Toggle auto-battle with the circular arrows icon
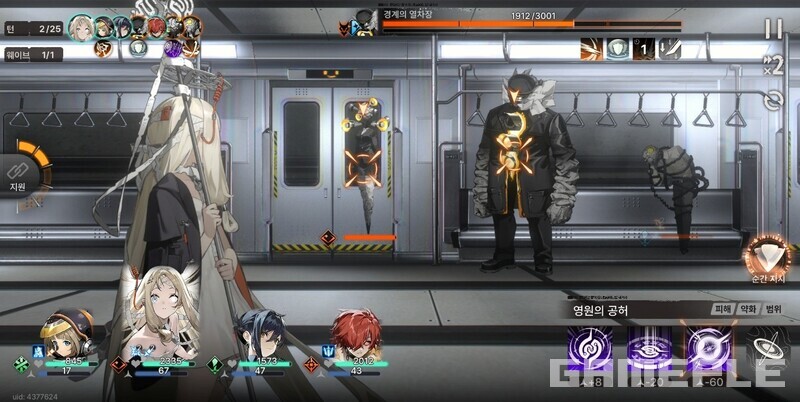 772,99
